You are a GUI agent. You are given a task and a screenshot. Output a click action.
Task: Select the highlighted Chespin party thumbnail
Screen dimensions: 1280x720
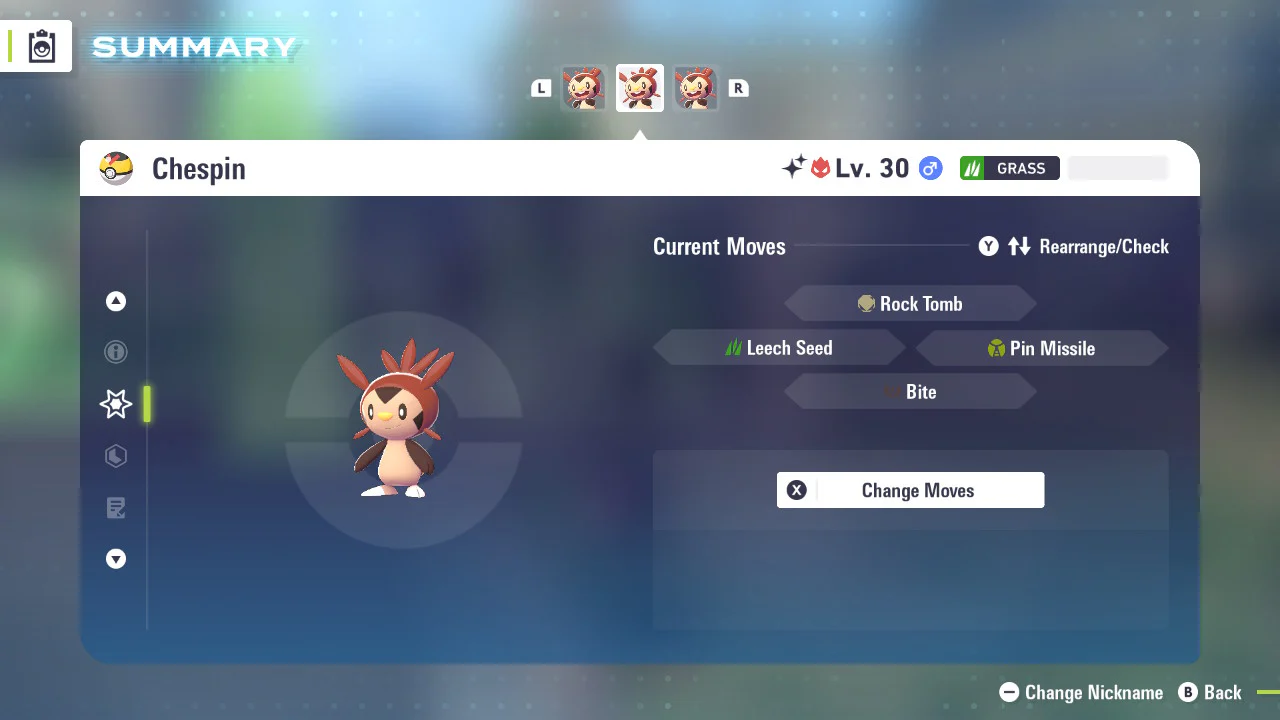(640, 88)
